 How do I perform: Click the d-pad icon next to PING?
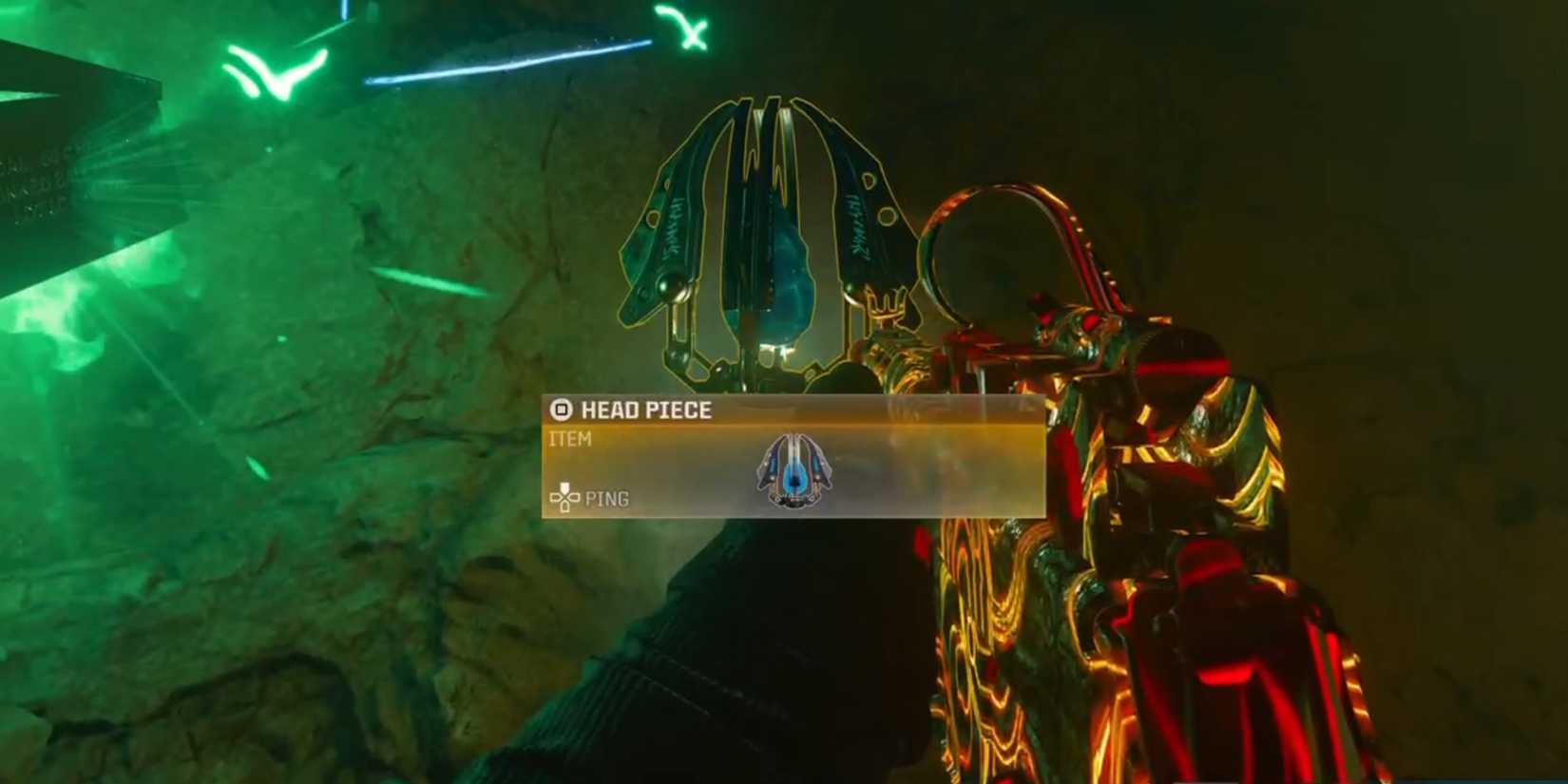coord(564,496)
